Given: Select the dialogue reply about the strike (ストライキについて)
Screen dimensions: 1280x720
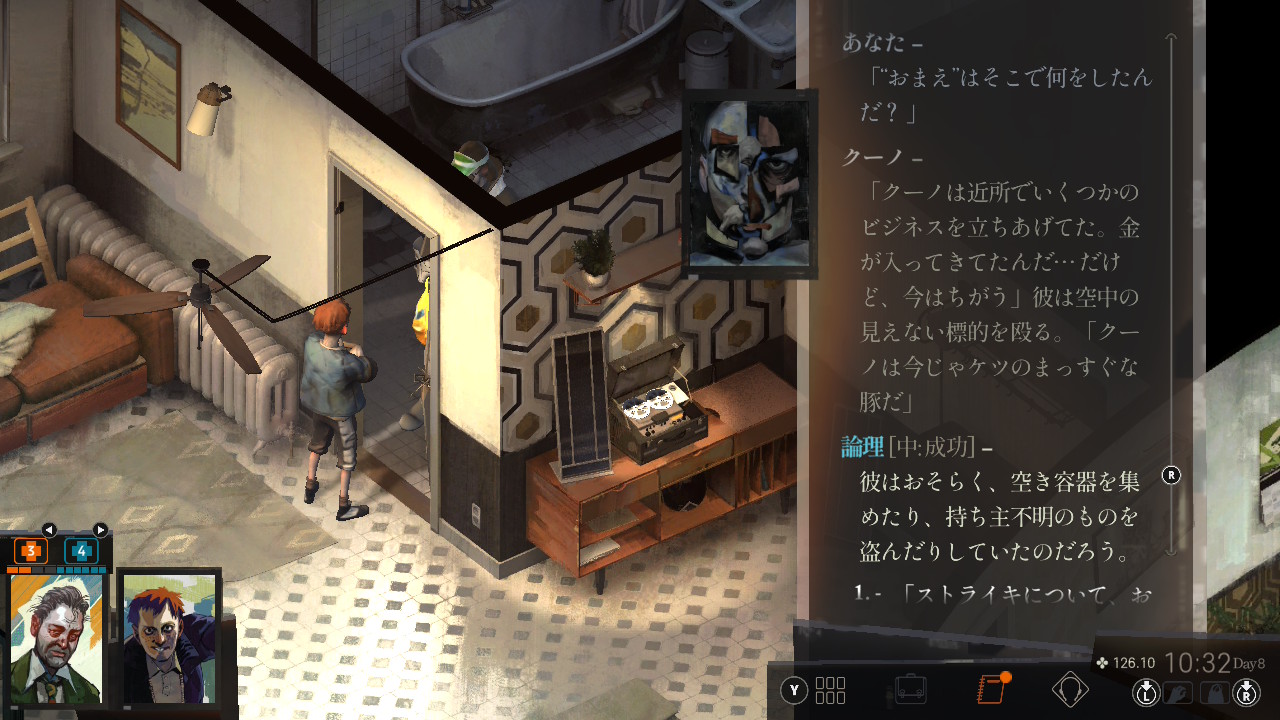Looking at the screenshot, I should click(1000, 594).
